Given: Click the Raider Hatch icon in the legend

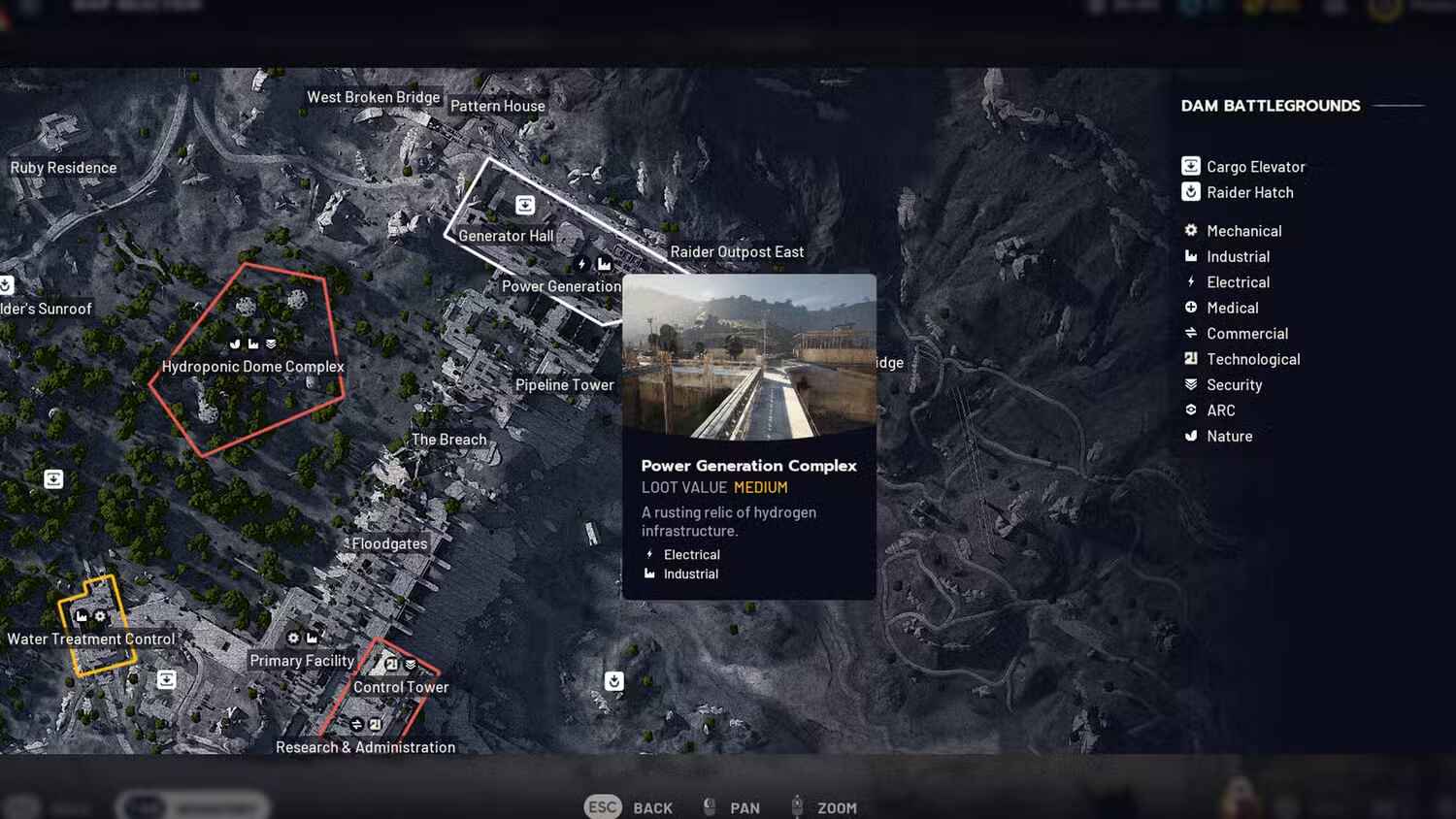Looking at the screenshot, I should [1190, 192].
